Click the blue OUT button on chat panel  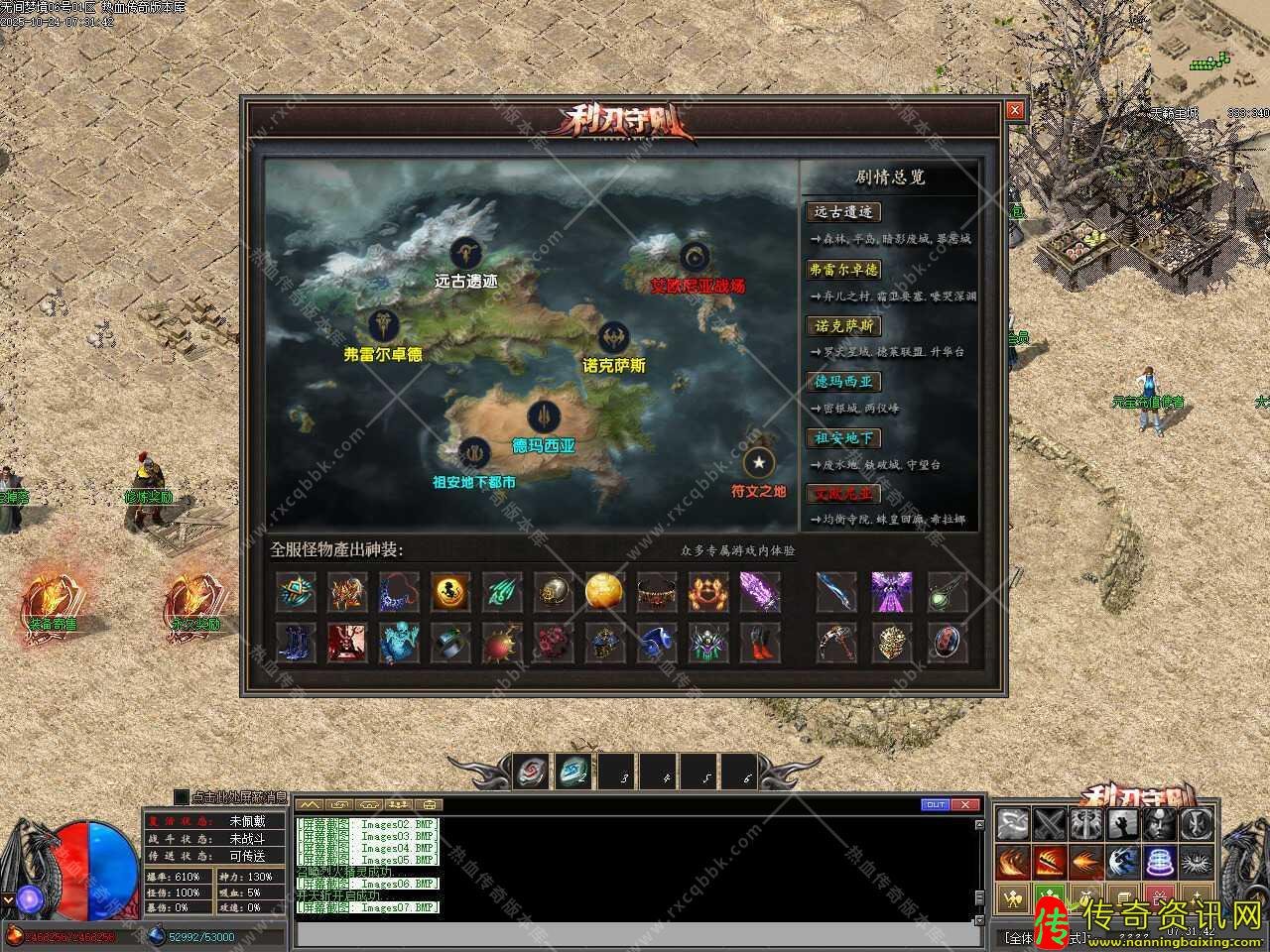coord(935,804)
